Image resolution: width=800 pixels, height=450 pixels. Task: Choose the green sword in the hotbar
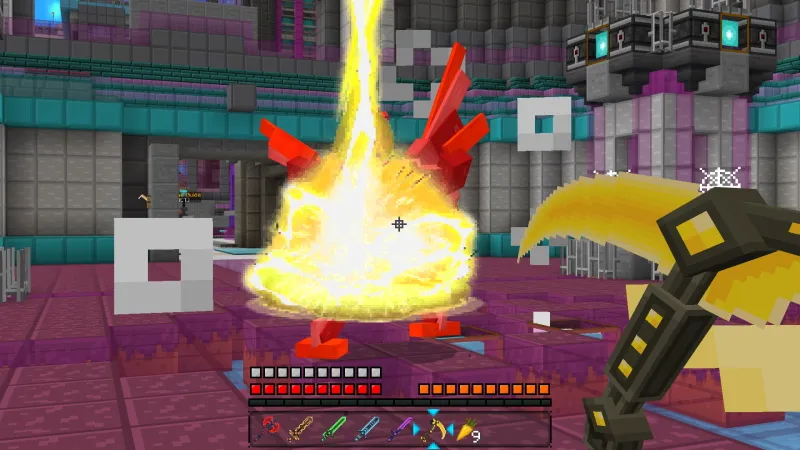pos(333,429)
